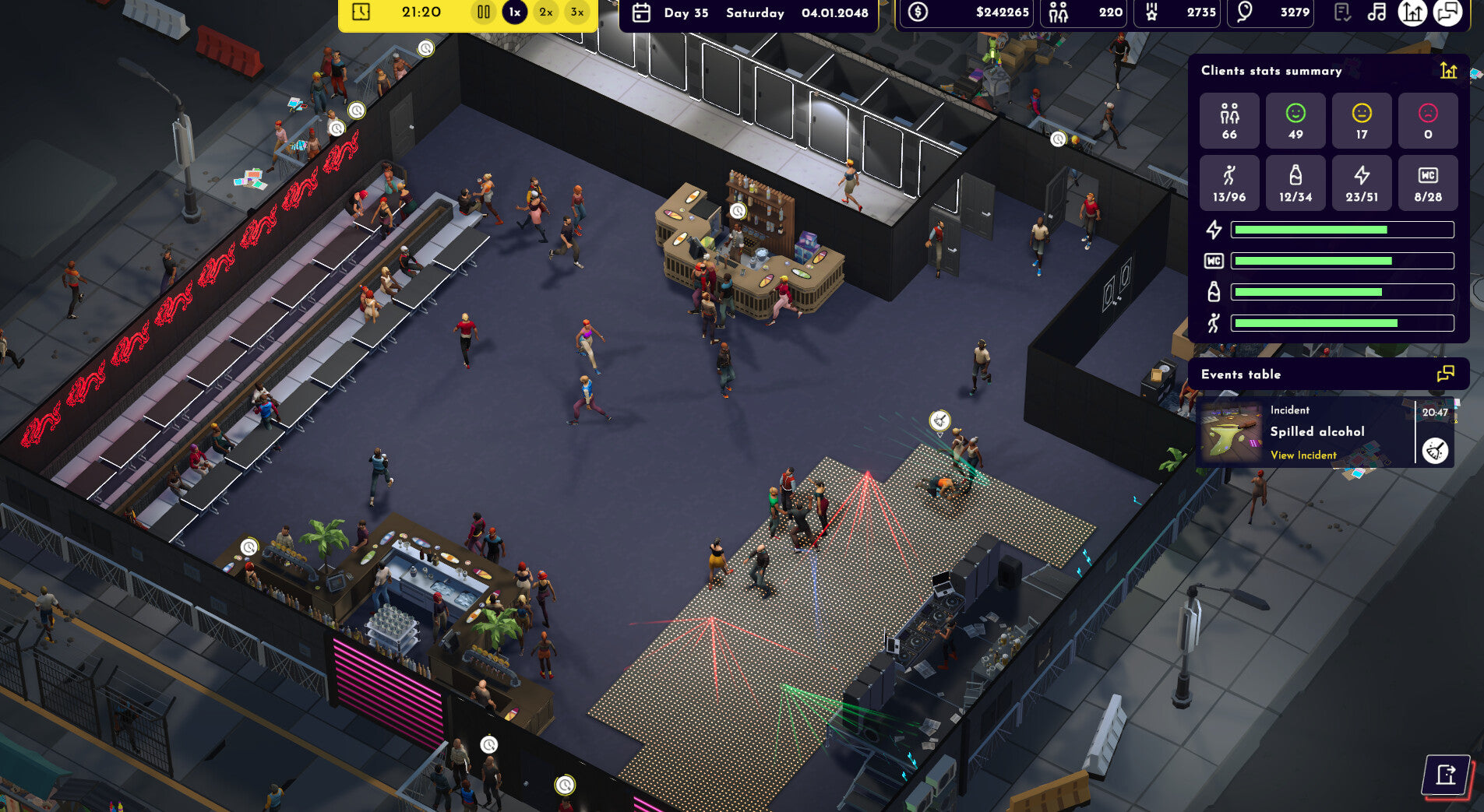Pause the game with the pause button
Viewport: 1484px width, 812px height.
coord(483,12)
